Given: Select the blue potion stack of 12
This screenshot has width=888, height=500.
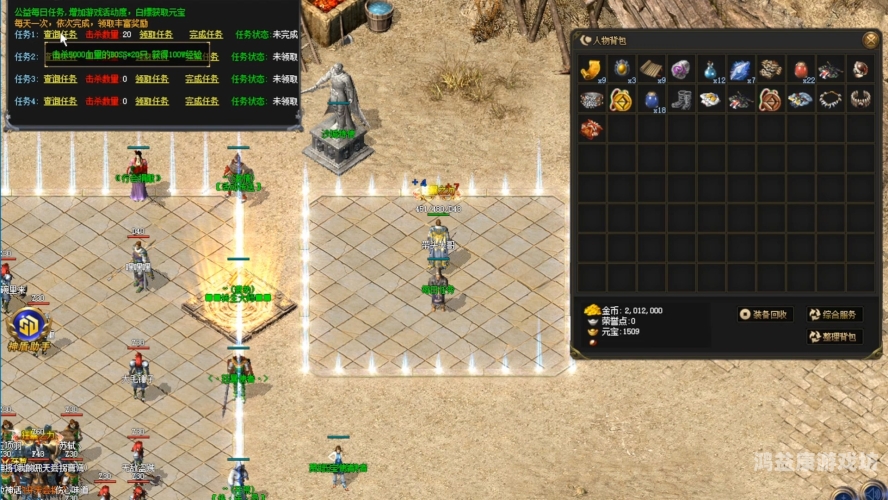Looking at the screenshot, I should [x=711, y=69].
